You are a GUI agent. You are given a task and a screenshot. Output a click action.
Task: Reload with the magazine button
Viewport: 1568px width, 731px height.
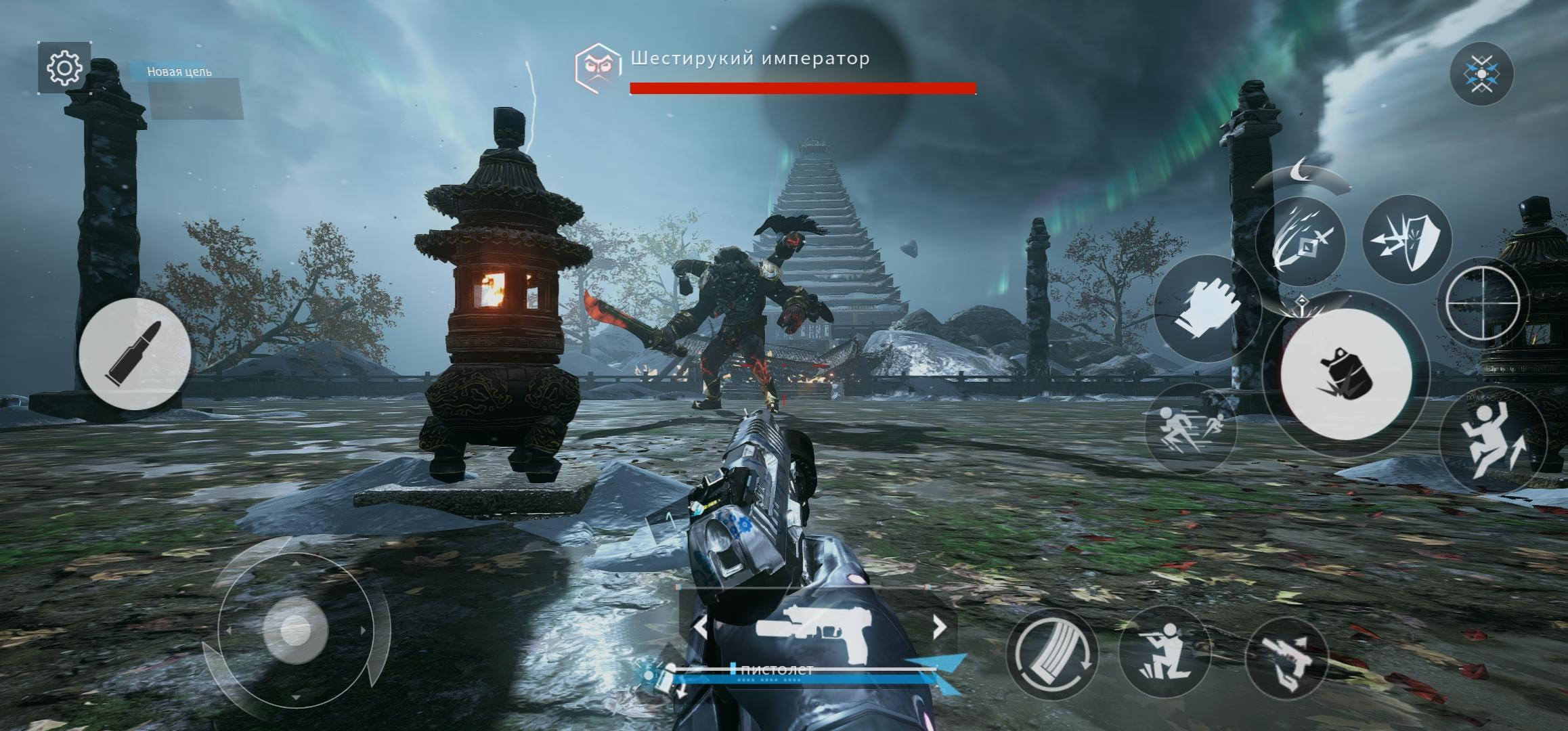(1051, 655)
